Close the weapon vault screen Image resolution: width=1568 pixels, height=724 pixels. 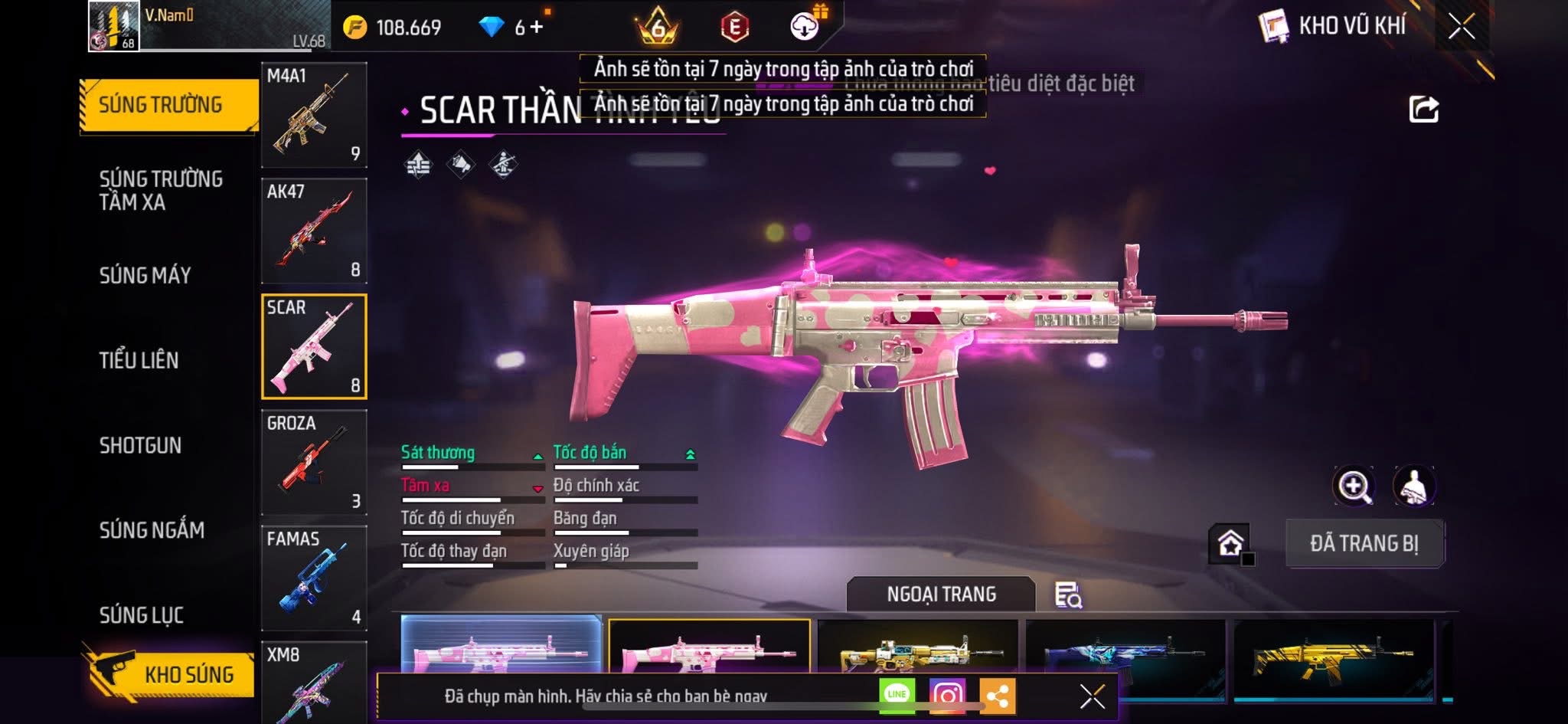tap(1461, 27)
